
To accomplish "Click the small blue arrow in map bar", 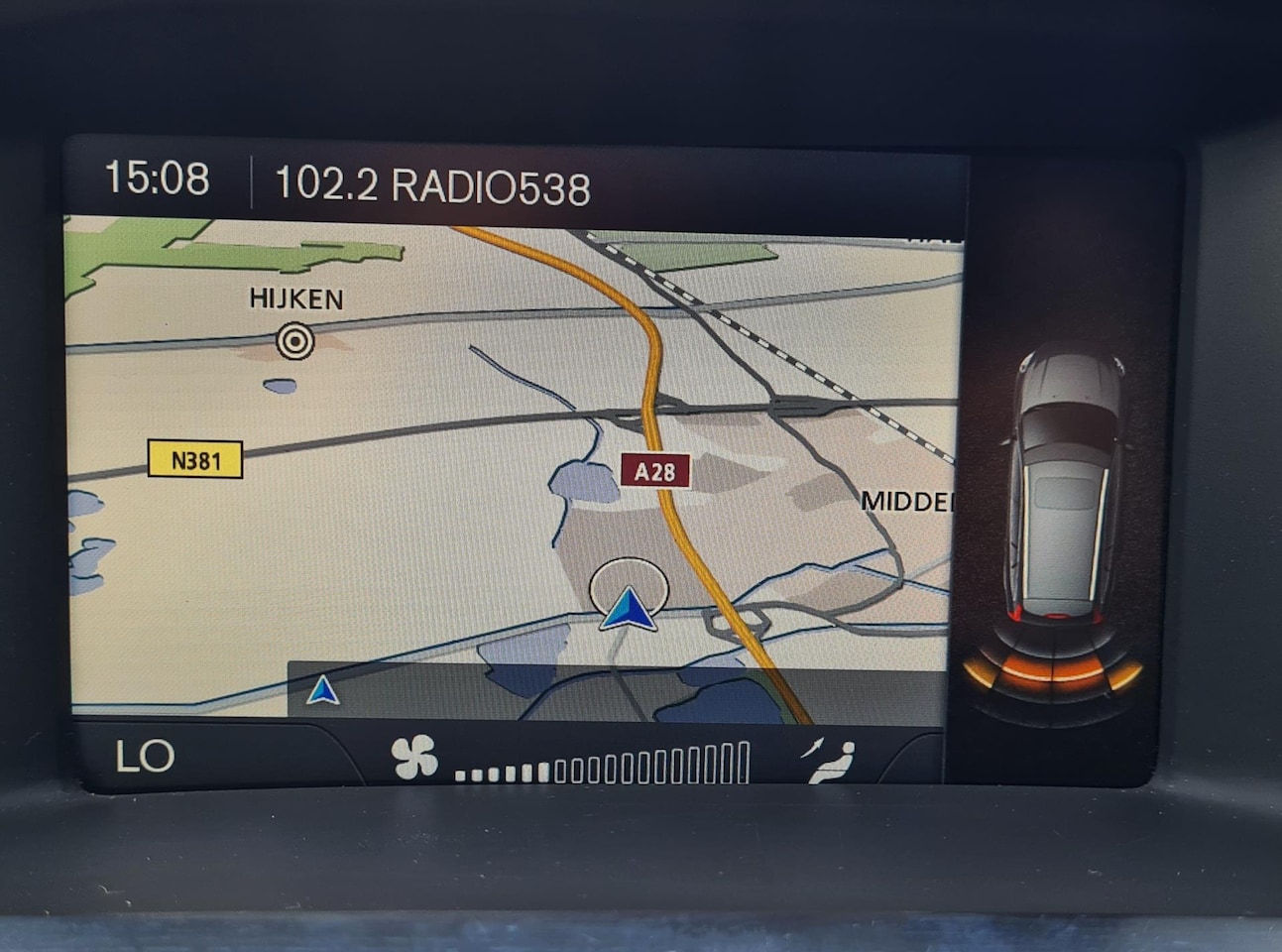I will [x=322, y=690].
